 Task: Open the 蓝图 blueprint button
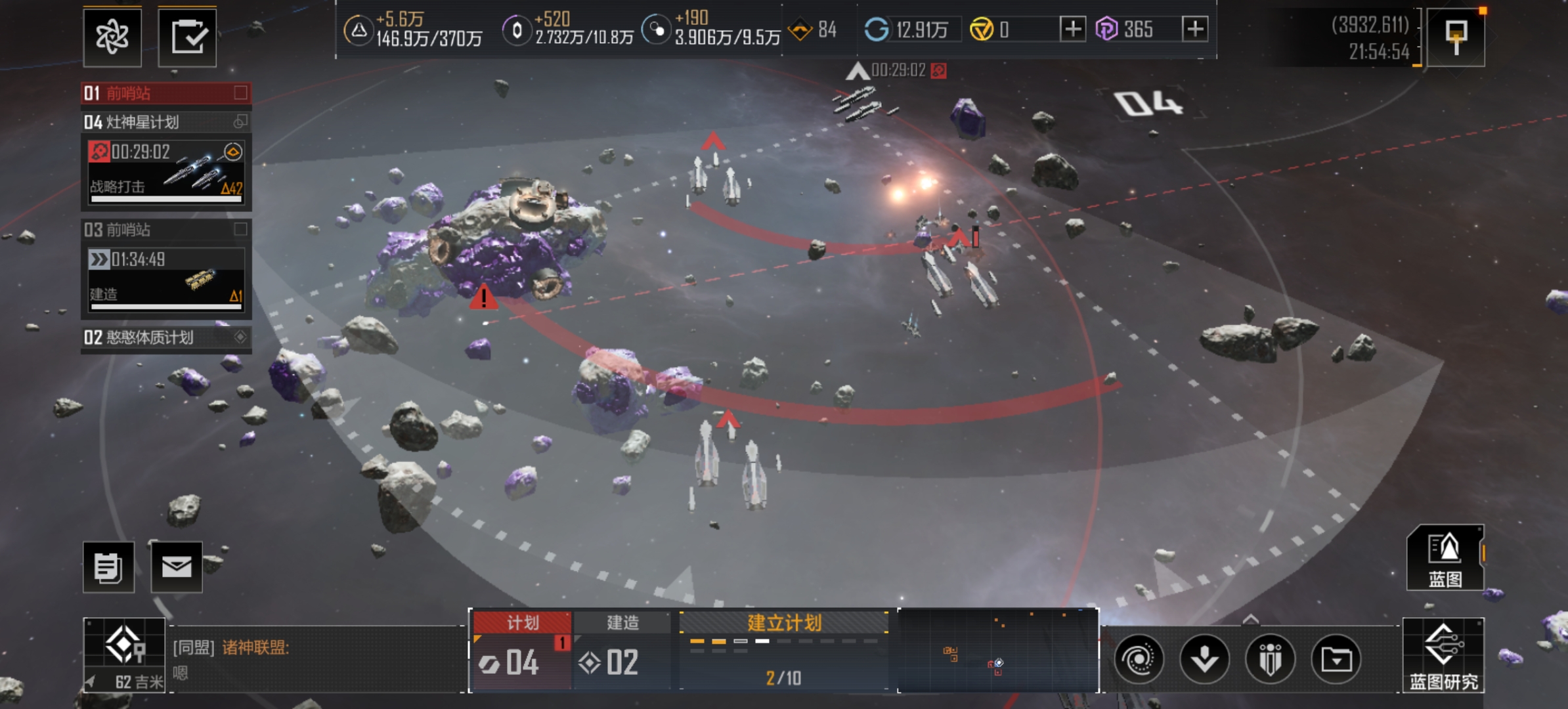pos(1445,558)
